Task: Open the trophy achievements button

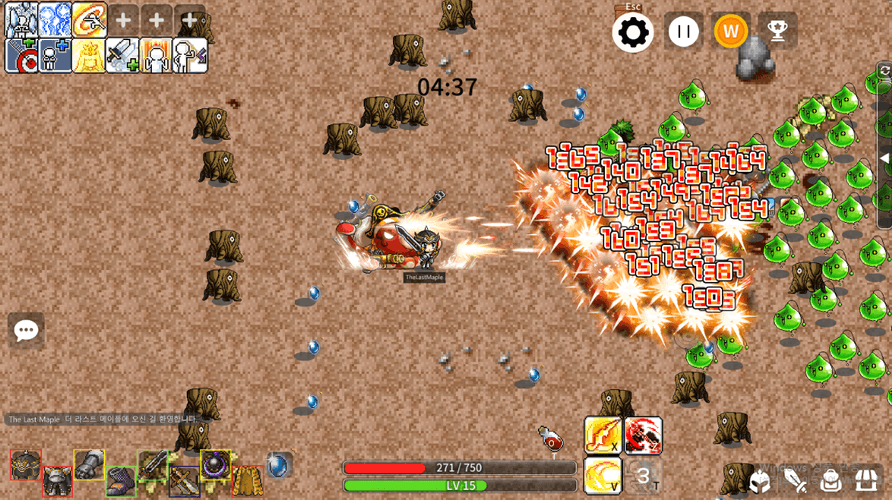Action: 777,32
